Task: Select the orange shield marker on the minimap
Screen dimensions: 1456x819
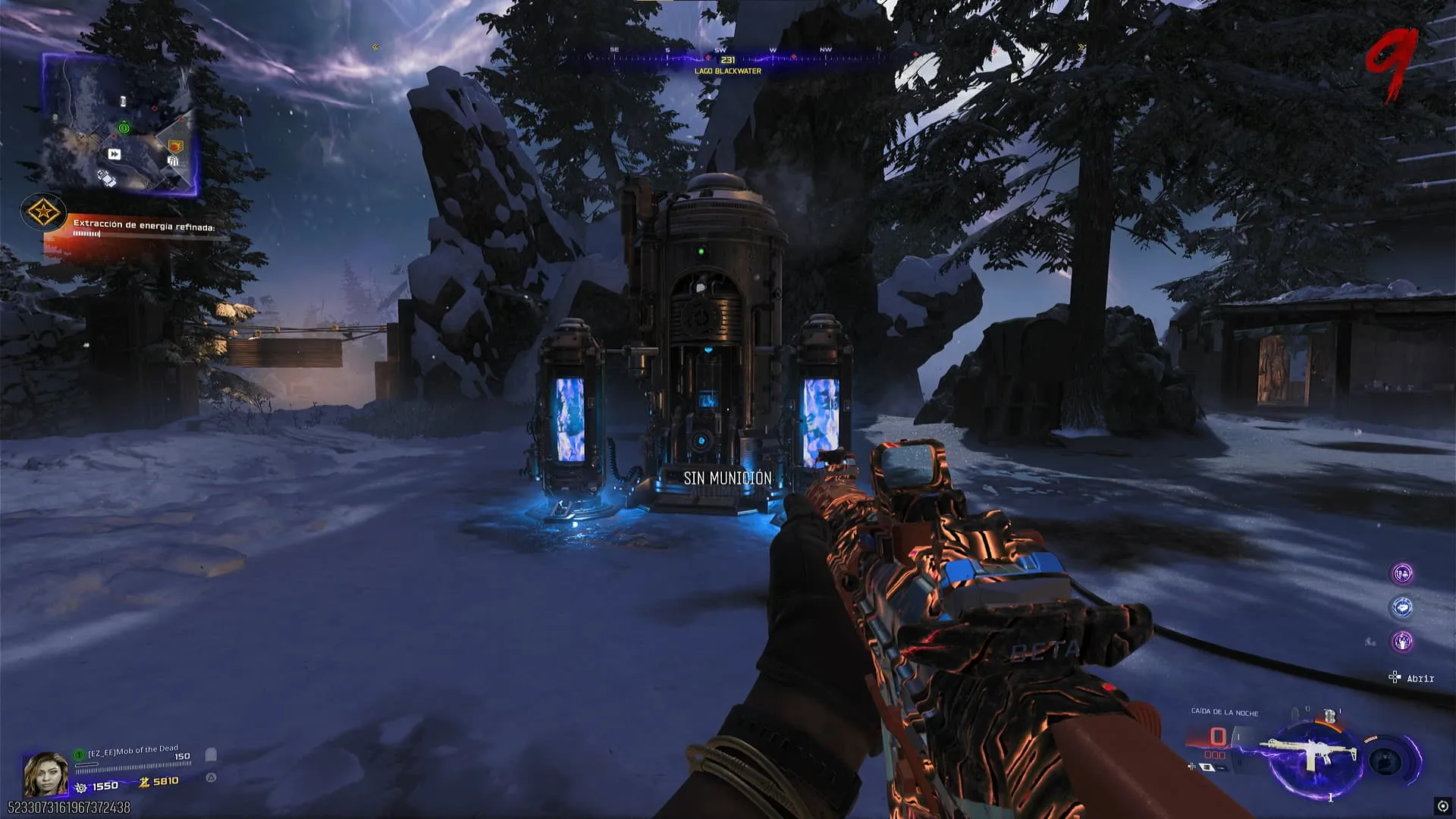Action: click(176, 146)
